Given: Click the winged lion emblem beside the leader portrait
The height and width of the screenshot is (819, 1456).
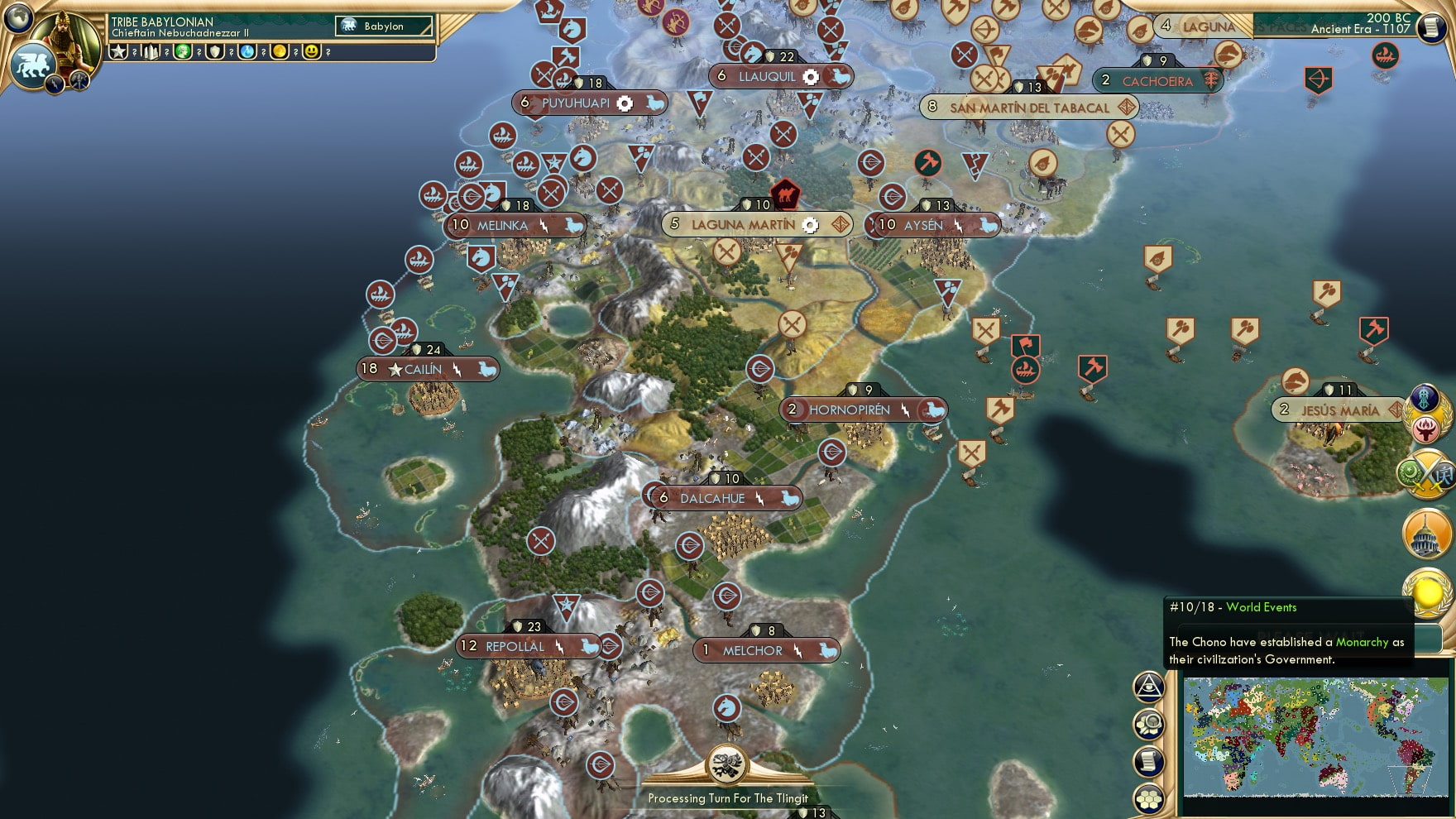Looking at the screenshot, I should coord(31,63).
